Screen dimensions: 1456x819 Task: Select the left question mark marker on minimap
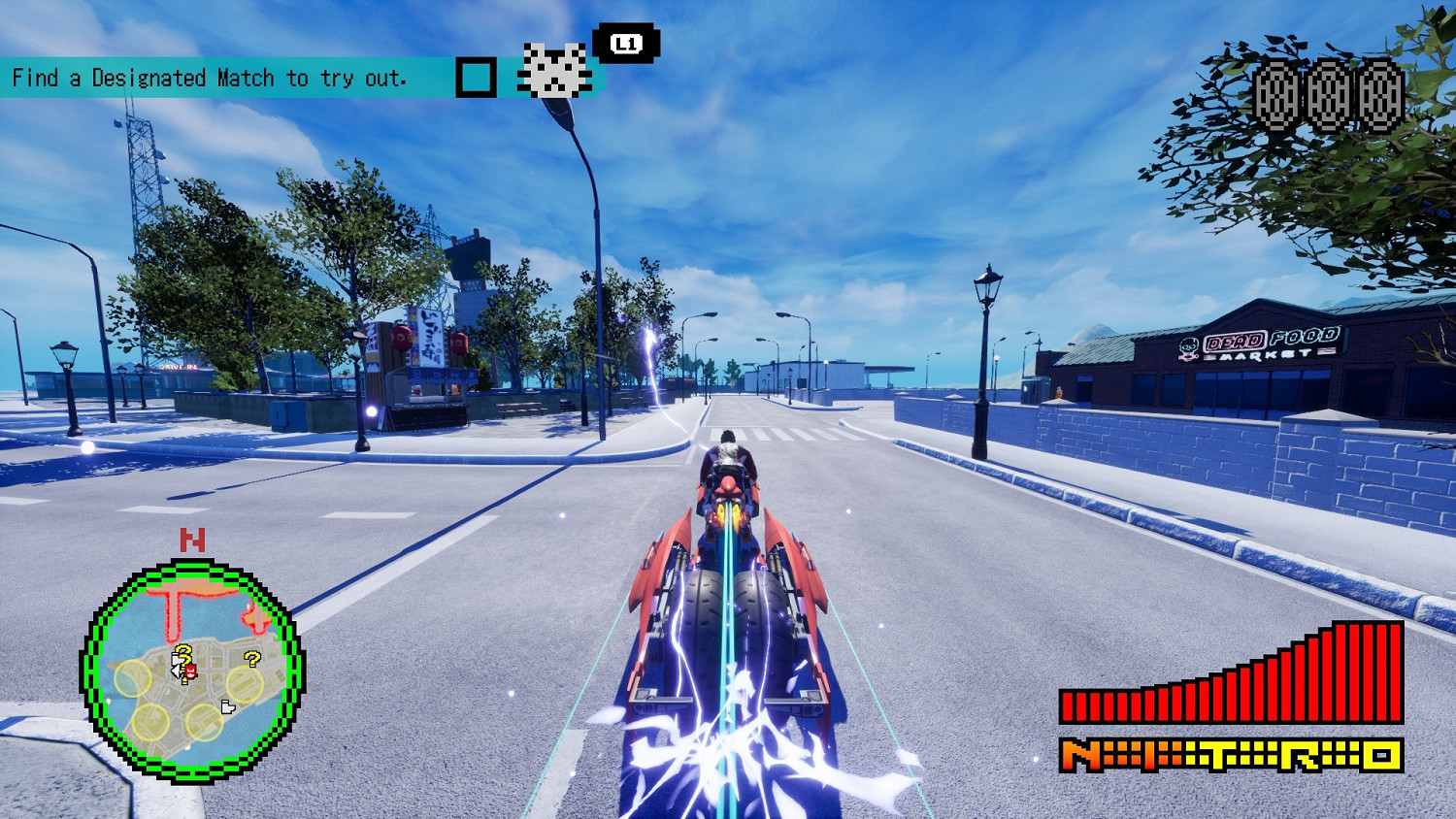tap(182, 655)
